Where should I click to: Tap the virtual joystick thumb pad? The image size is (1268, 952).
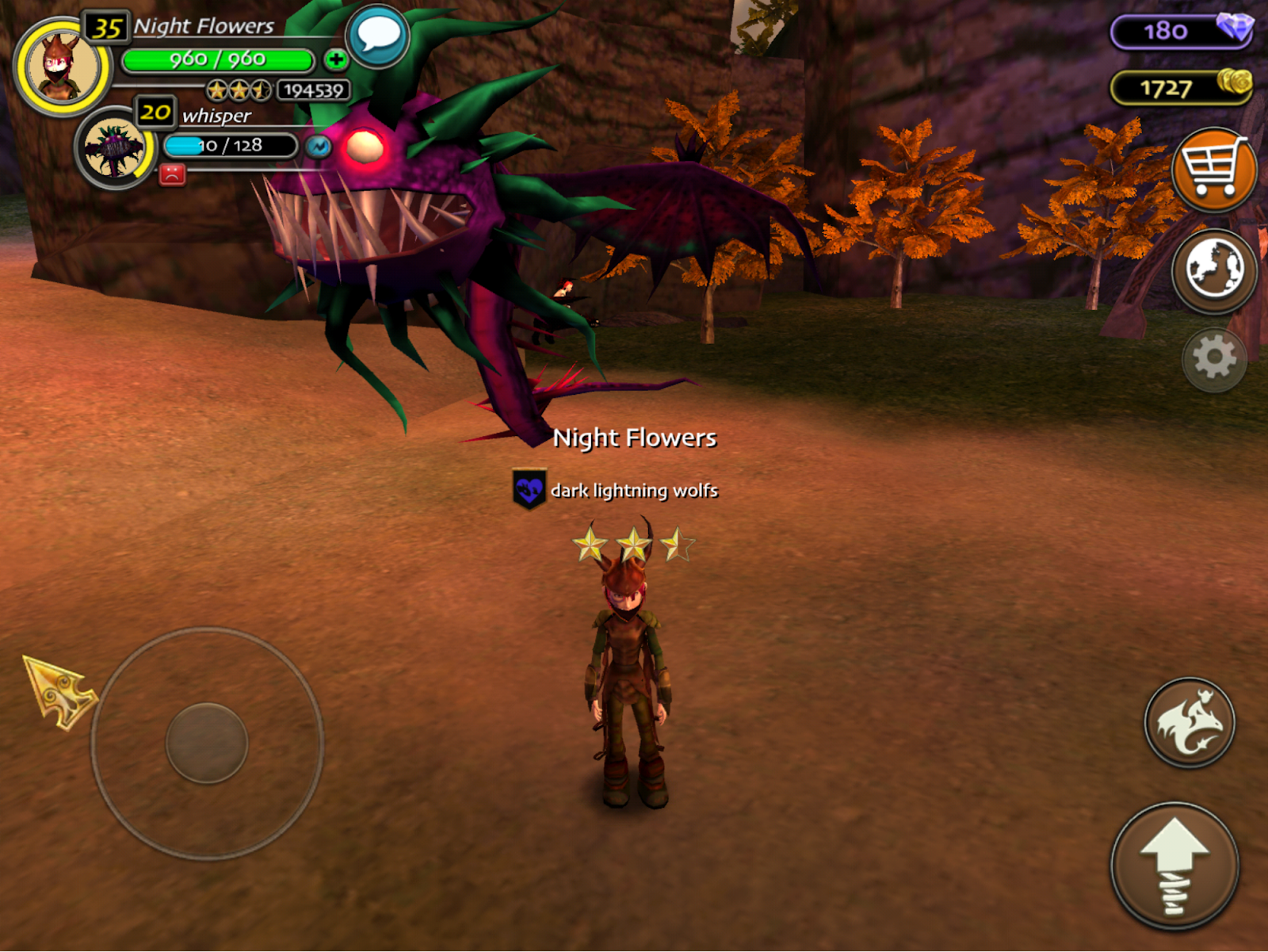207,743
